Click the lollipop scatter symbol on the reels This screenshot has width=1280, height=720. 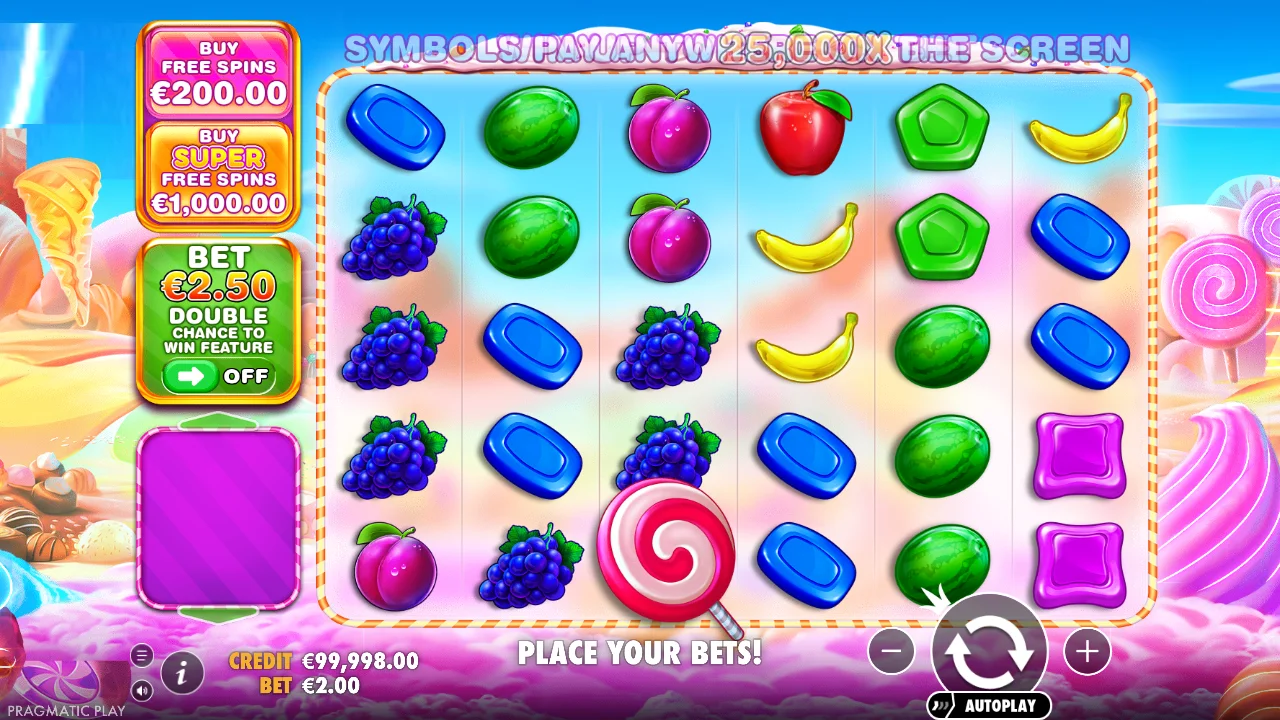667,550
